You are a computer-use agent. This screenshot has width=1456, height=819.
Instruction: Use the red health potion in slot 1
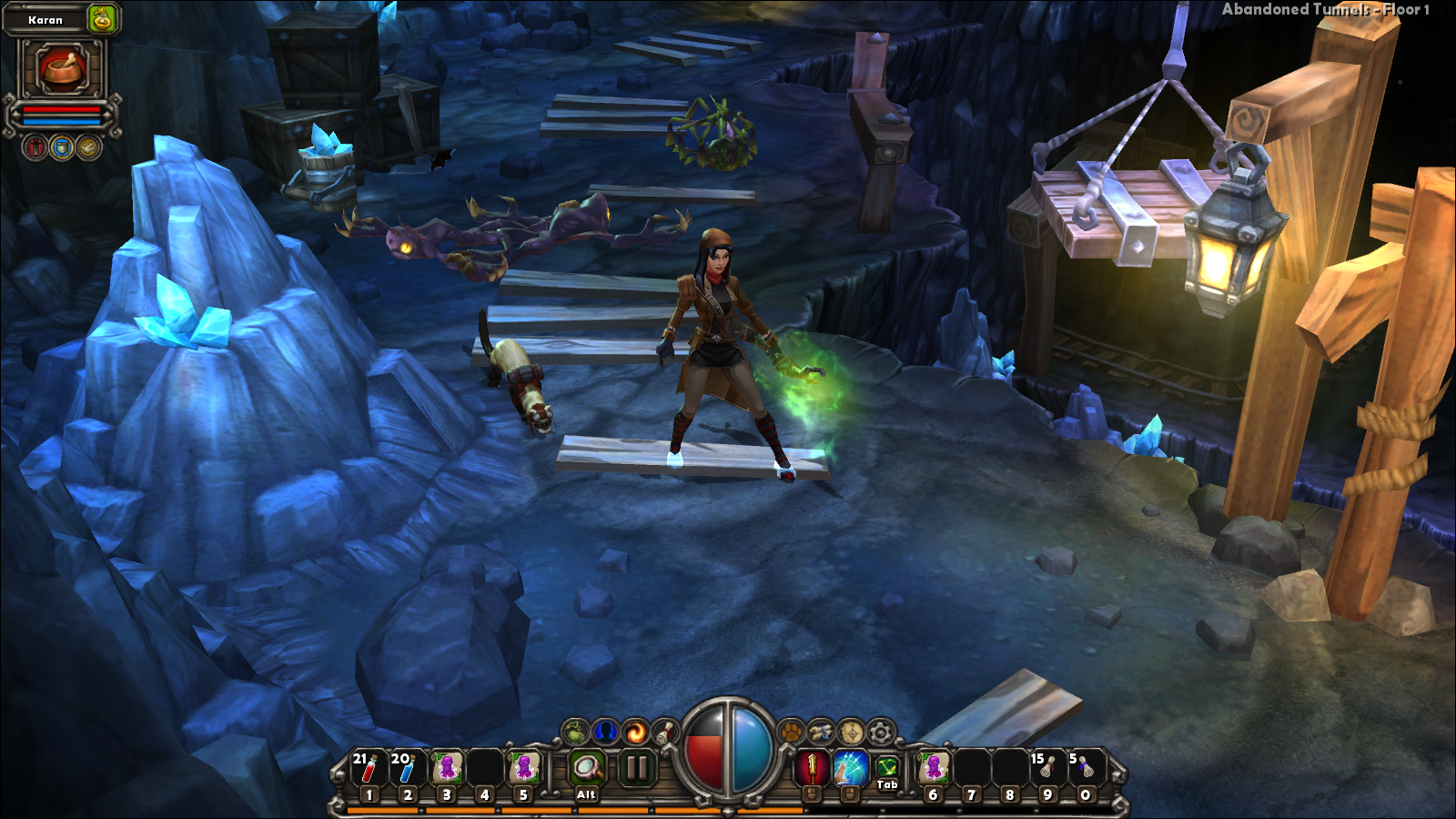pyautogui.click(x=369, y=769)
